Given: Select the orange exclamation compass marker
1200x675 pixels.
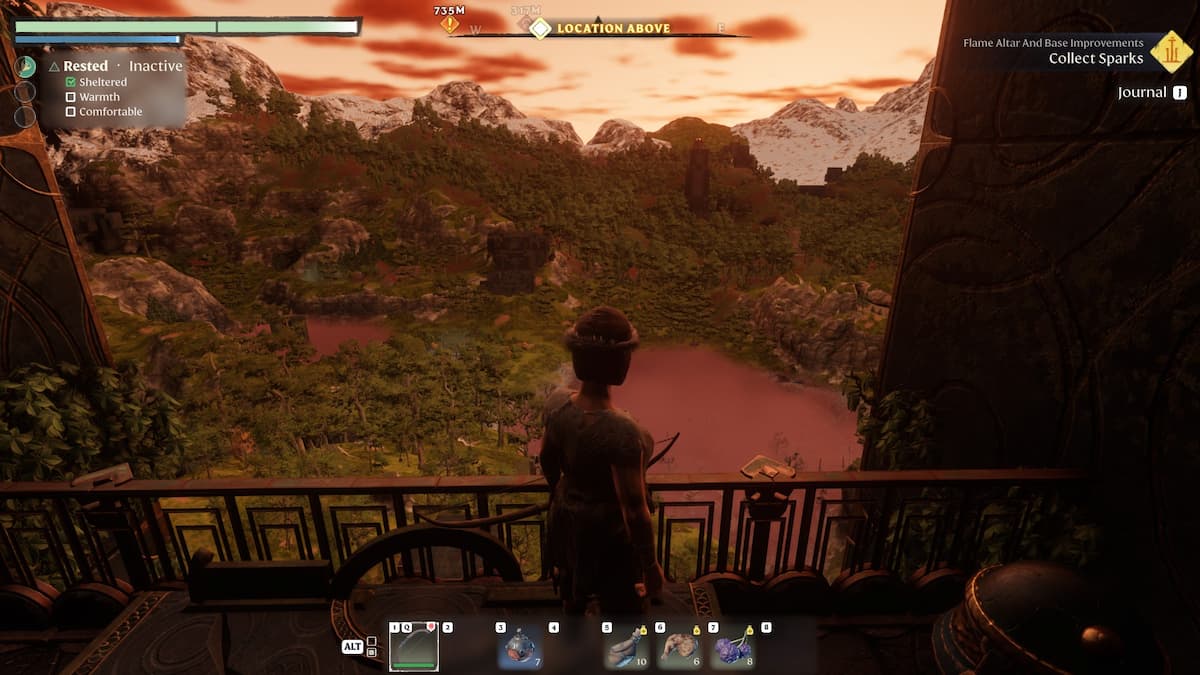Looking at the screenshot, I should (x=450, y=23).
